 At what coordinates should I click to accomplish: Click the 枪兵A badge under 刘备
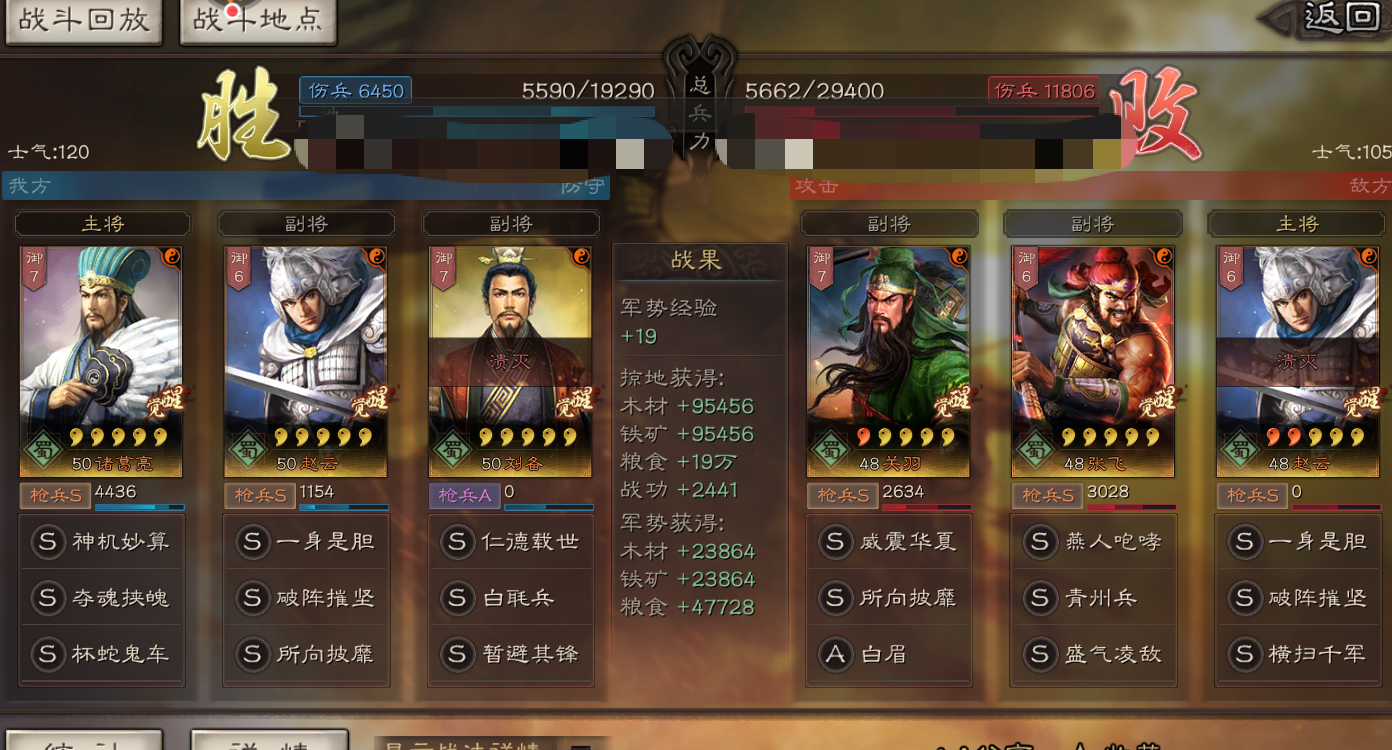465,496
